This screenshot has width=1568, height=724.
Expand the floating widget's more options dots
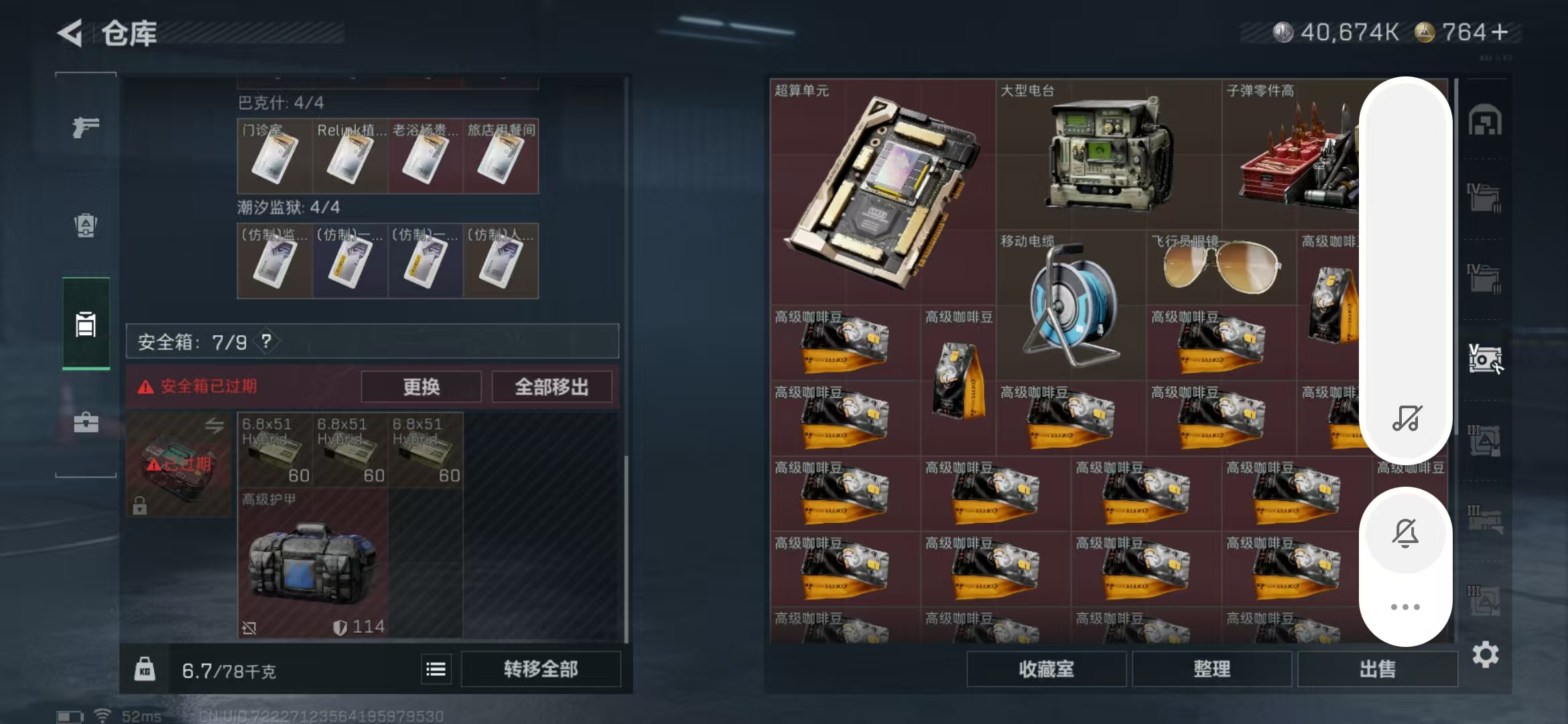coord(1405,605)
